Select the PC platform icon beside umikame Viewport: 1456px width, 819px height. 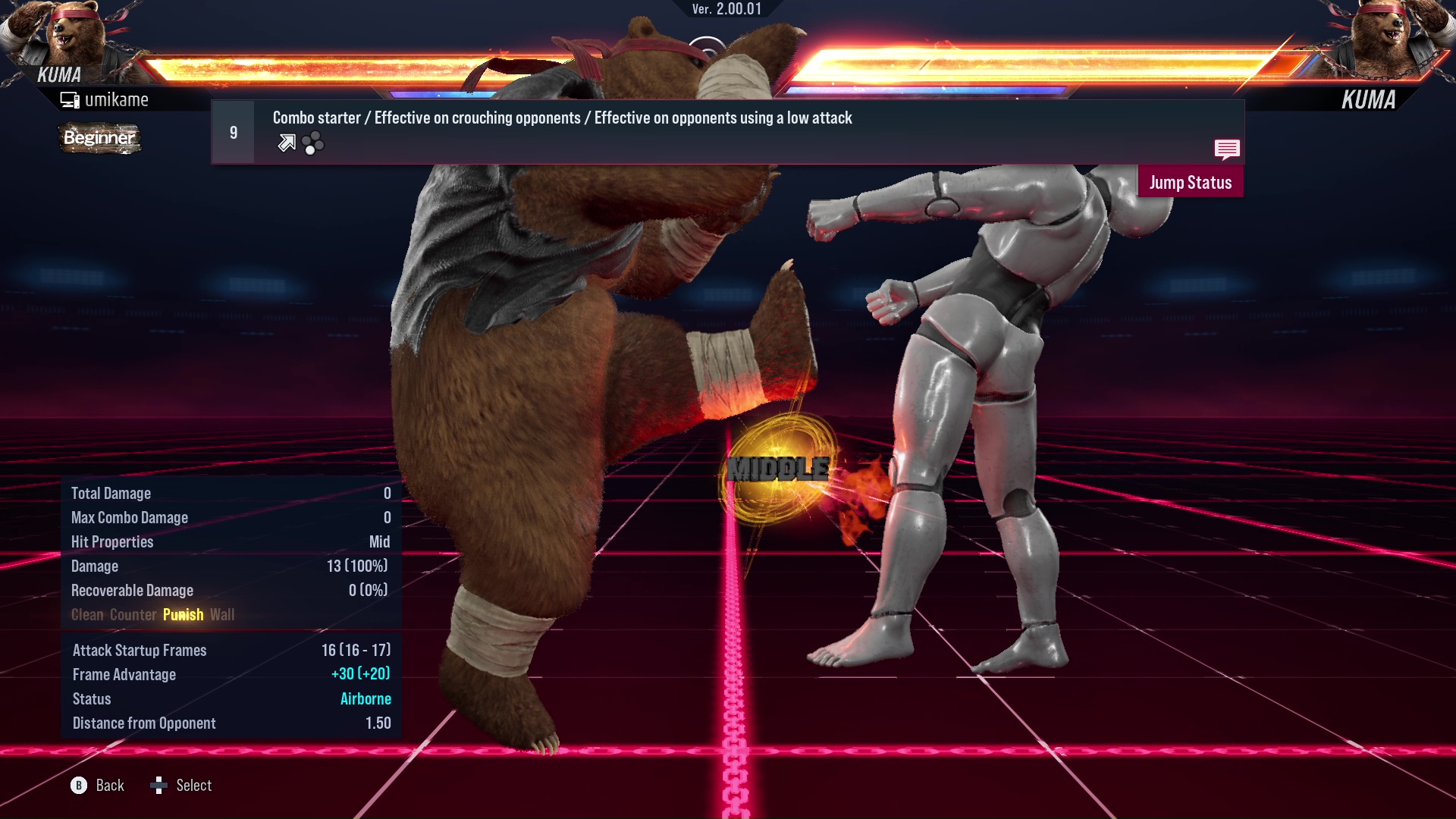(69, 99)
